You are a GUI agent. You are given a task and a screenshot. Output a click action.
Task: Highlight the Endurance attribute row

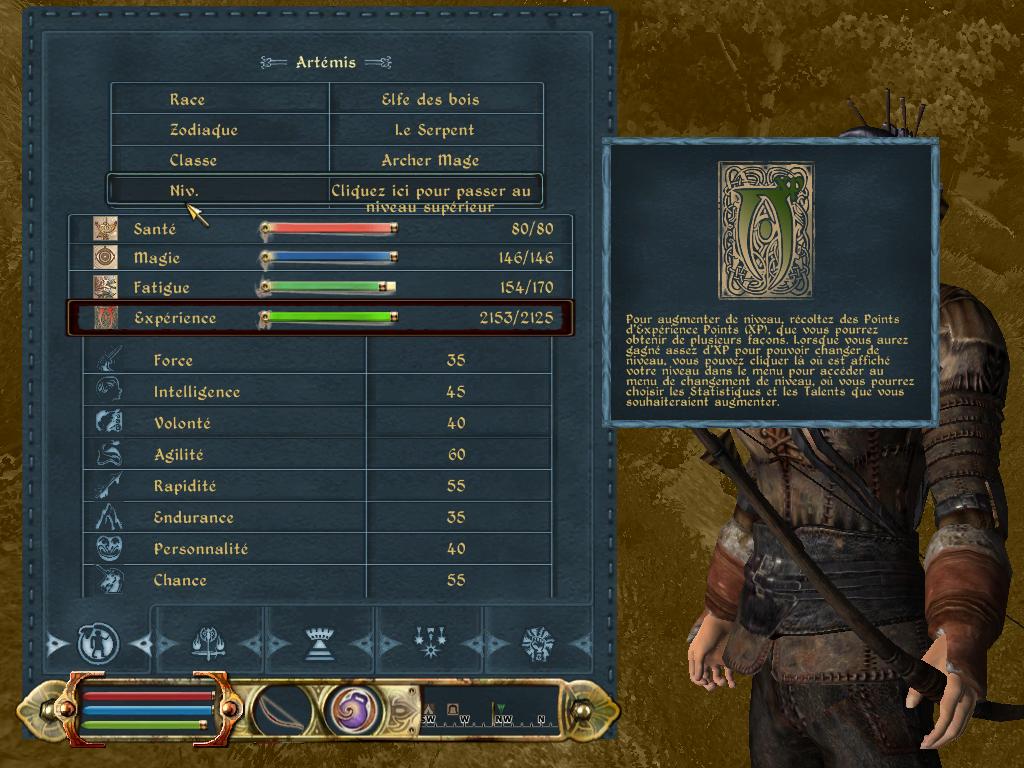[318, 517]
